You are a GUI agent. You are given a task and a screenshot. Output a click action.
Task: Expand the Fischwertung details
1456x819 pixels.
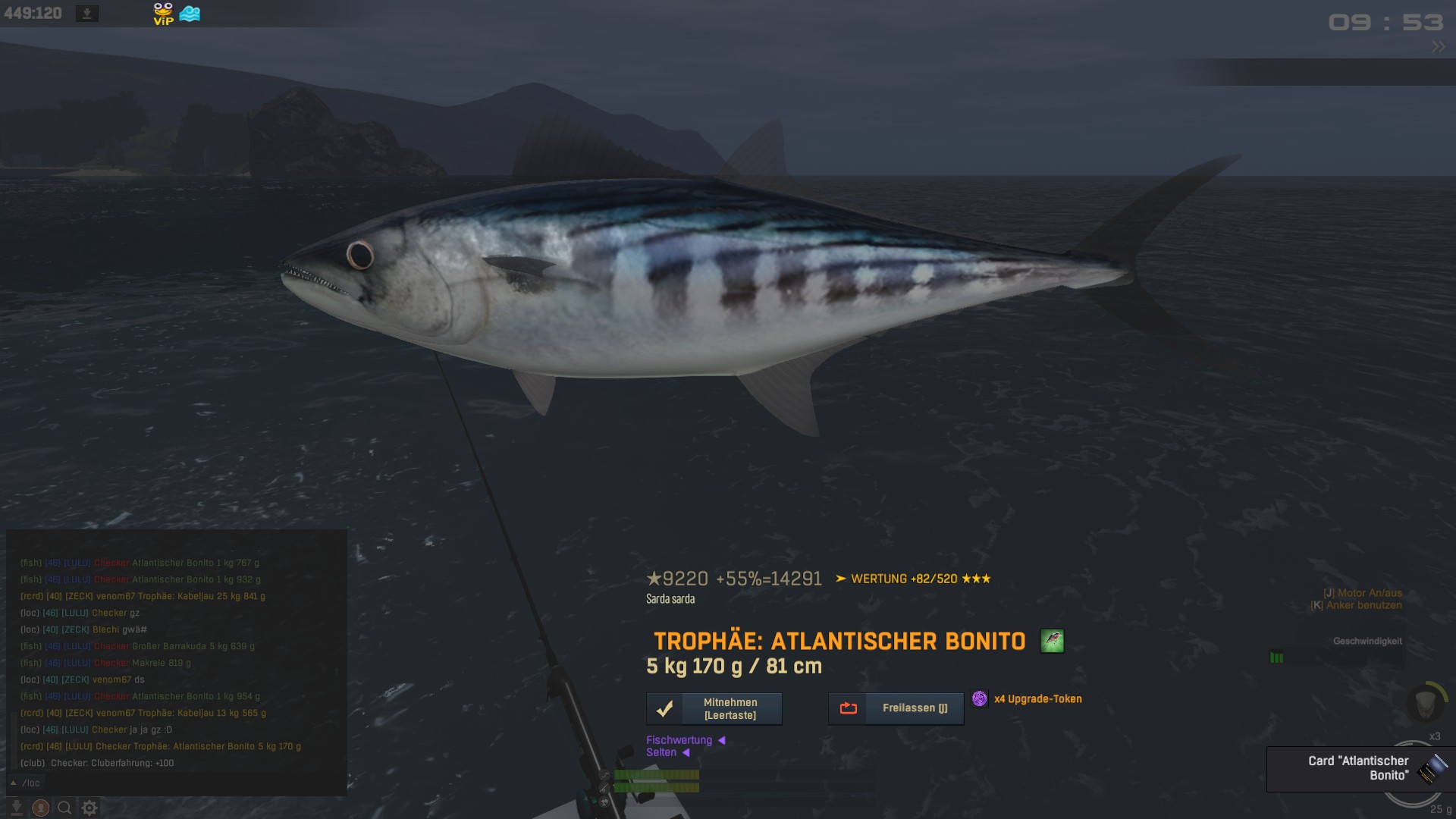click(685, 740)
